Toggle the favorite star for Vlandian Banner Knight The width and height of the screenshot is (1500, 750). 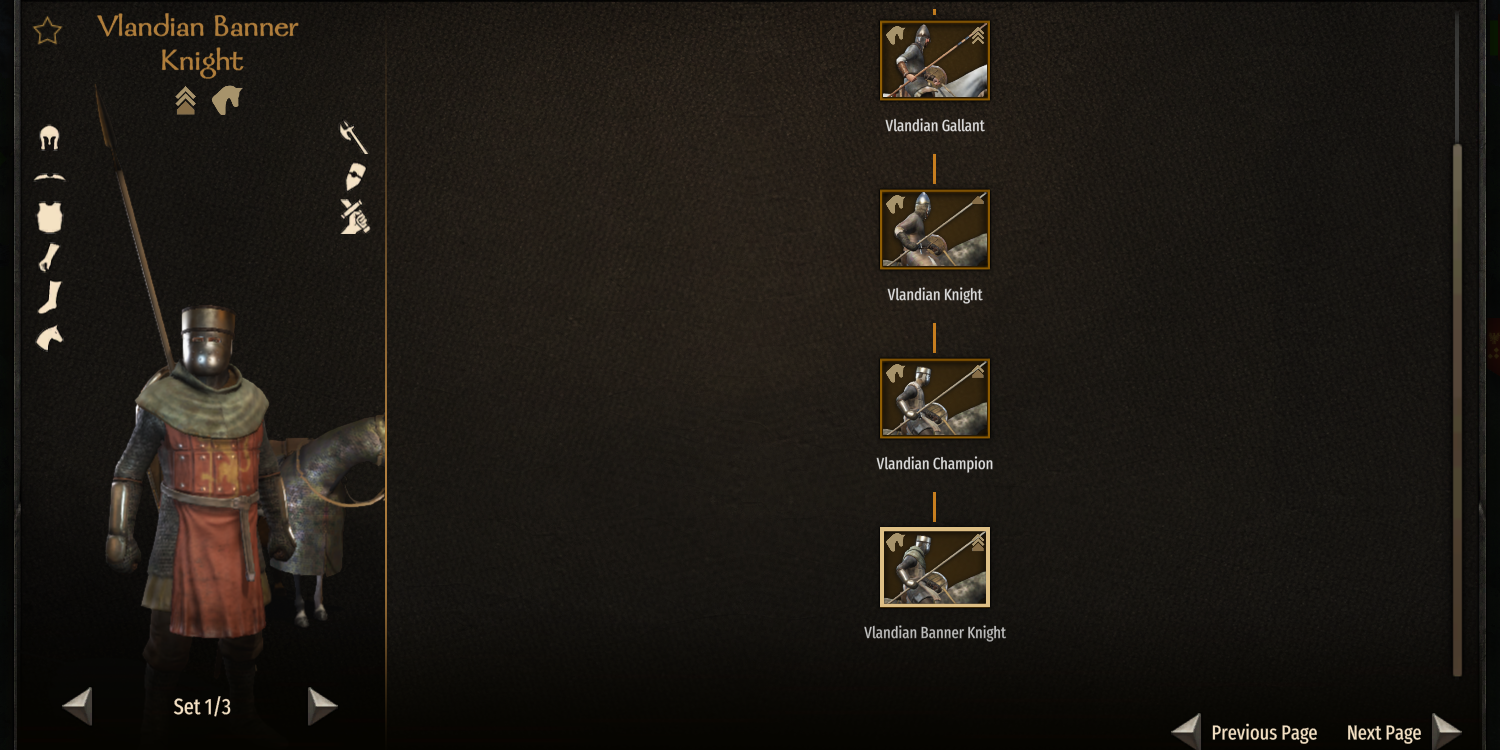tap(46, 31)
